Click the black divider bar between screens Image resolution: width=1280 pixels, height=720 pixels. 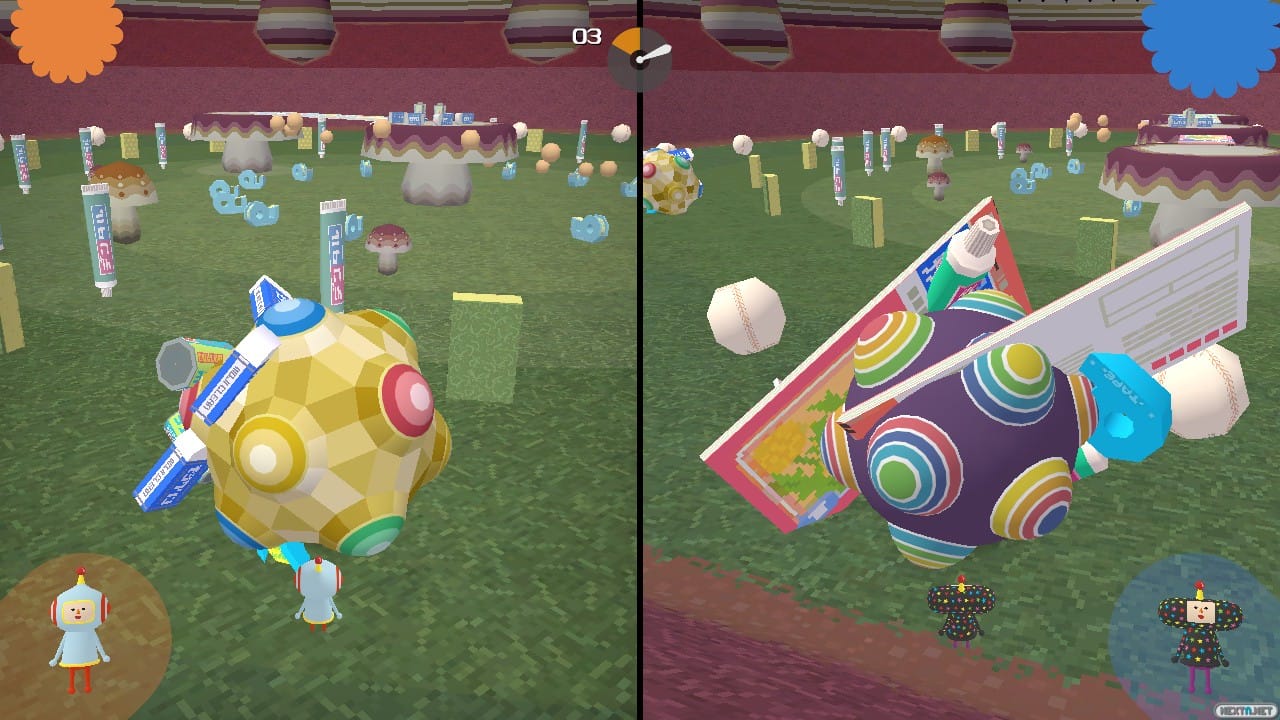click(x=640, y=360)
